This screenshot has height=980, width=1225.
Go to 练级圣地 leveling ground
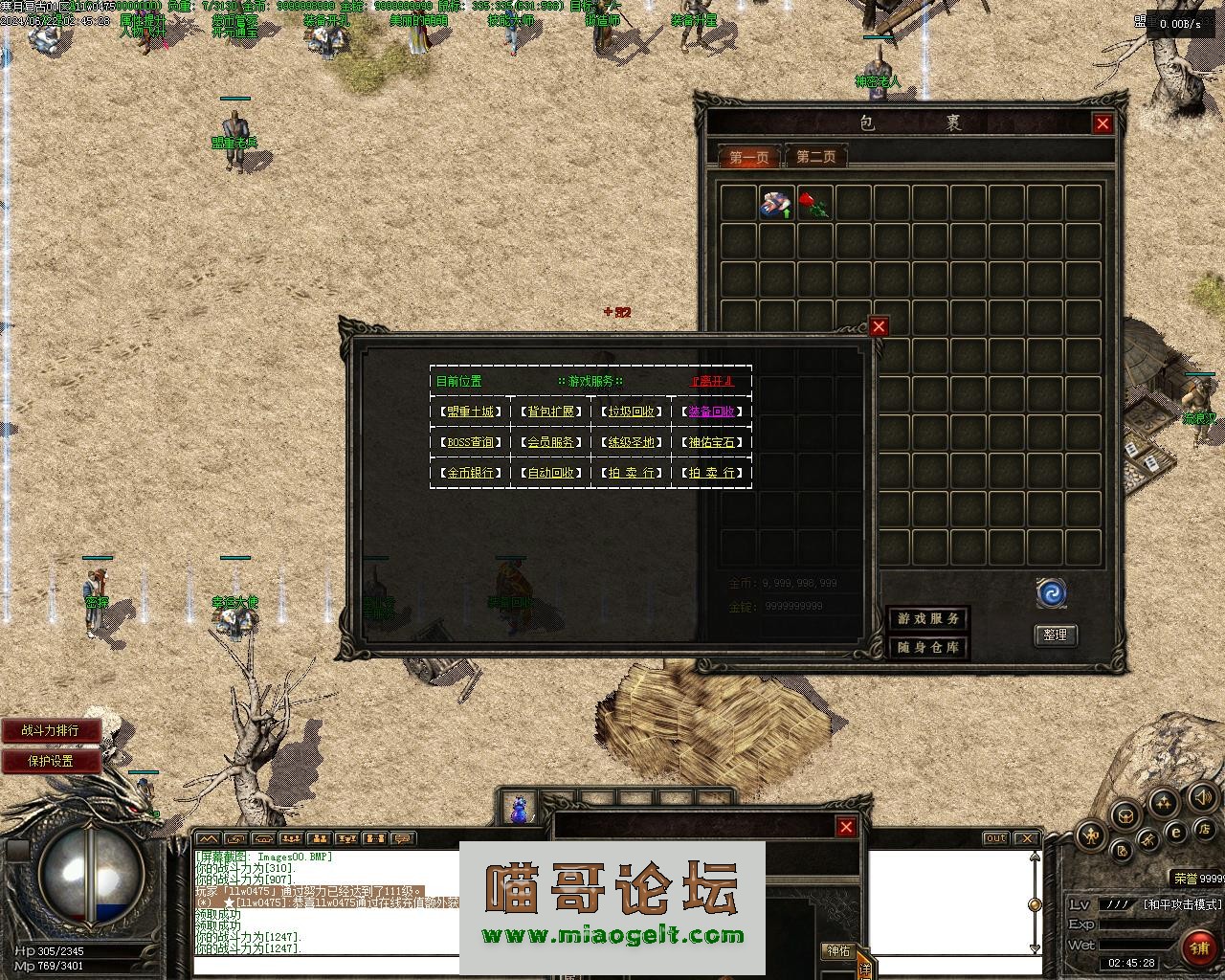pyautogui.click(x=631, y=442)
